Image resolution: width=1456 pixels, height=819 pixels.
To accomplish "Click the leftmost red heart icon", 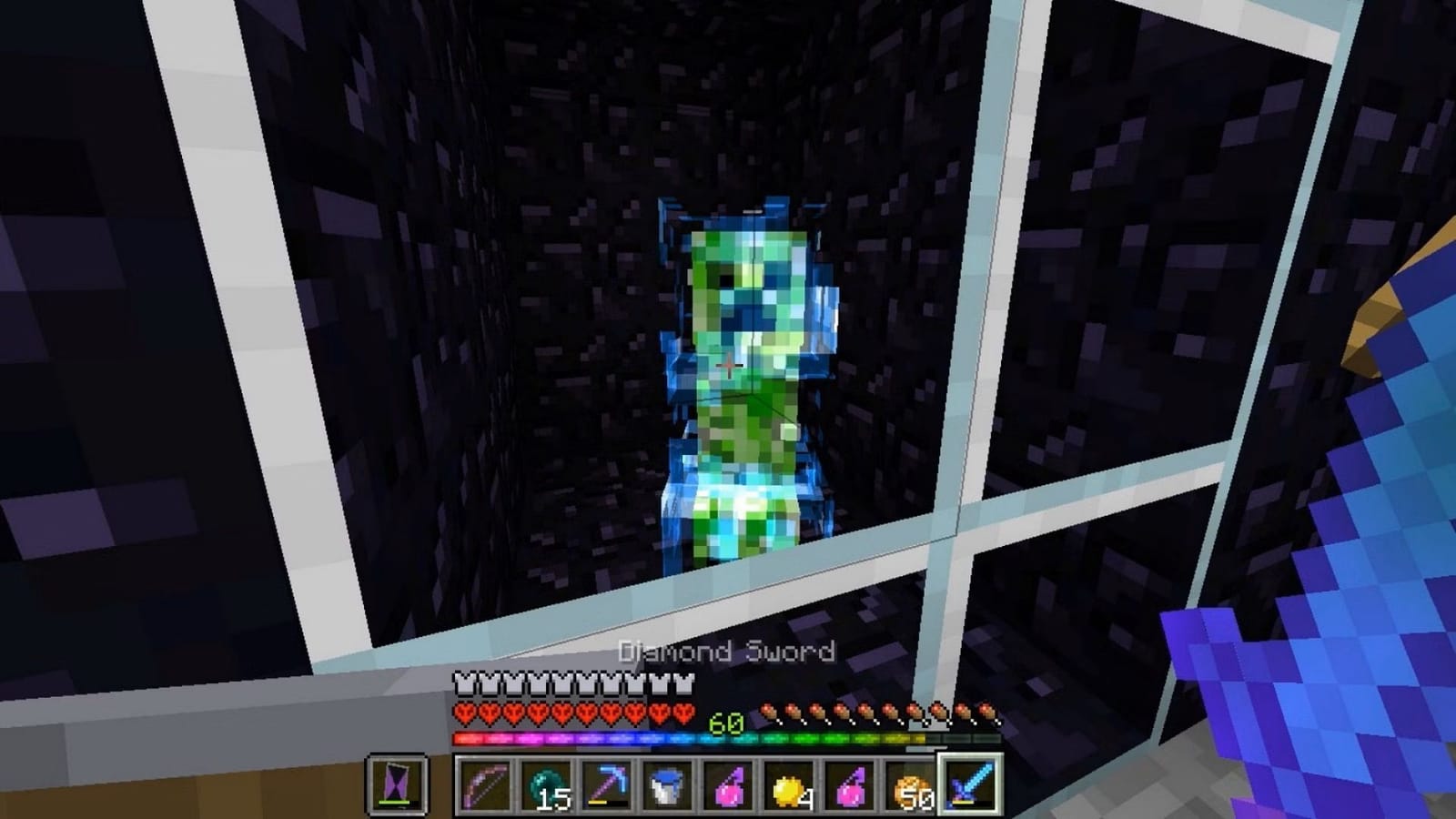I will pos(462,713).
